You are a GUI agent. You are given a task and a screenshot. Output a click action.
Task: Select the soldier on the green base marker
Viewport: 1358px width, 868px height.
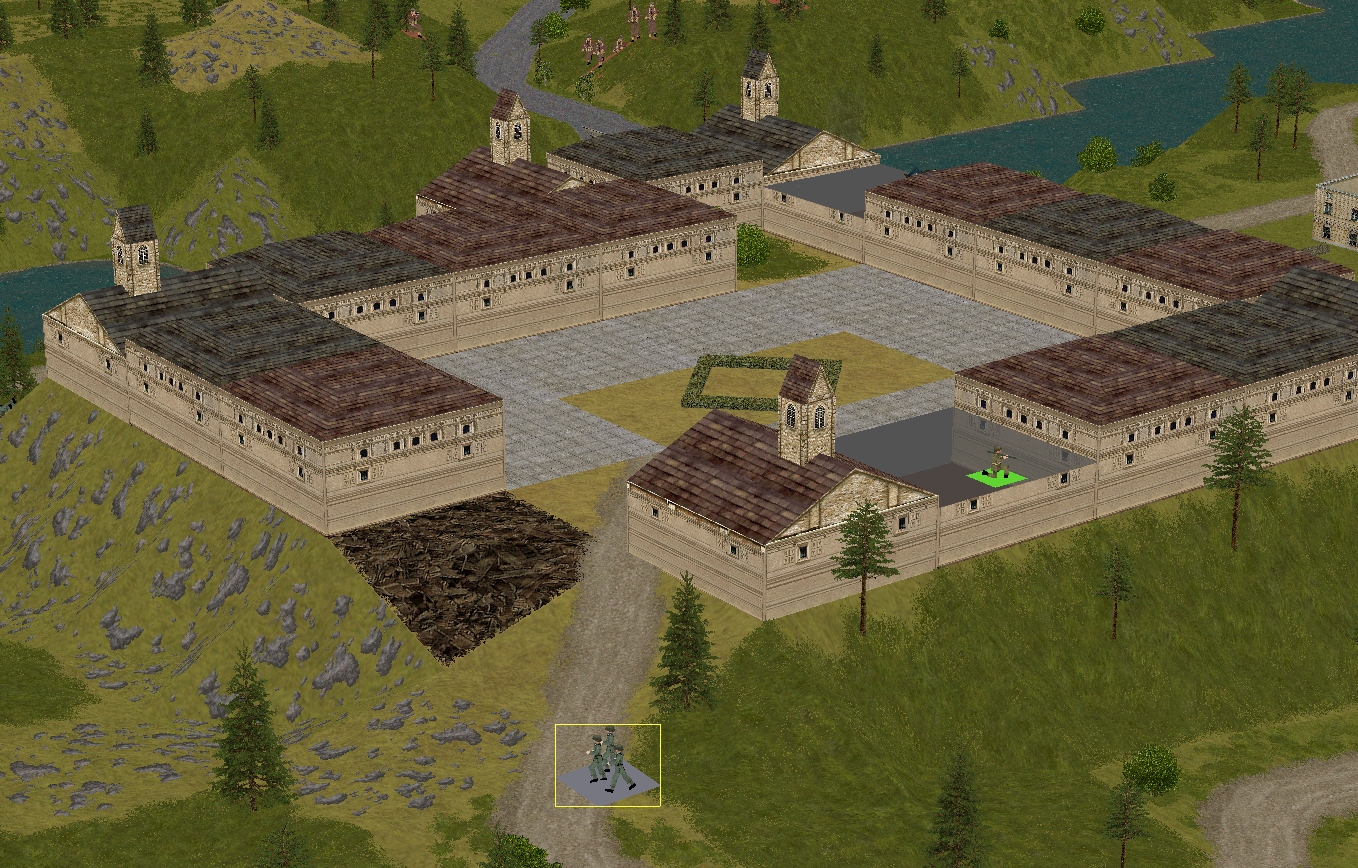point(996,464)
